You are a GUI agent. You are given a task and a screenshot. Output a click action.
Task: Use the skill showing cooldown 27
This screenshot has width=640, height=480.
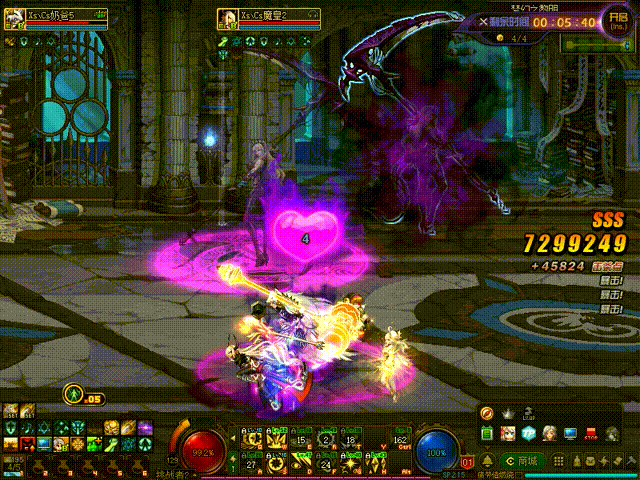pos(250,462)
